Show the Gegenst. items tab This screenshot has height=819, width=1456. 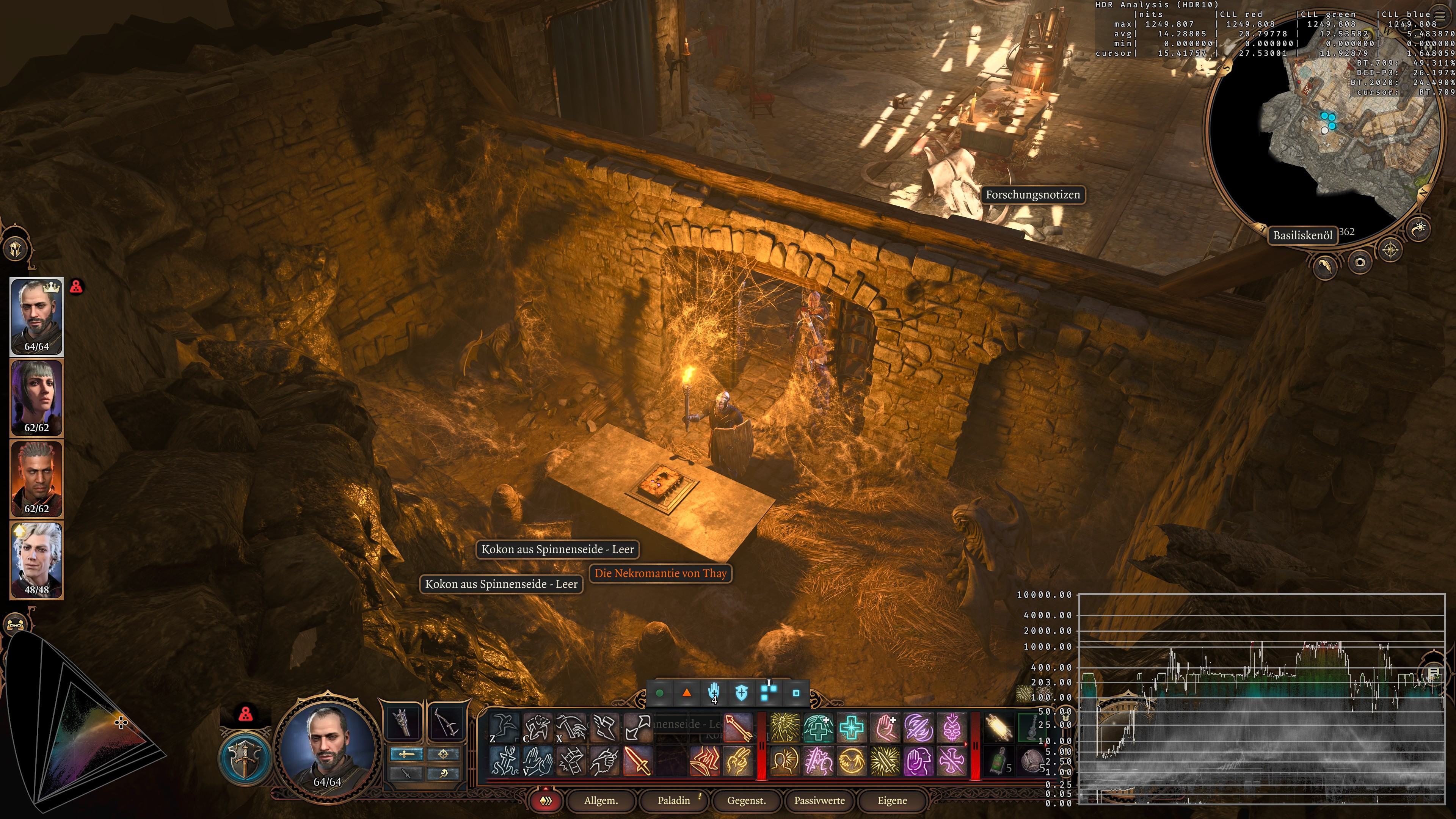(747, 800)
